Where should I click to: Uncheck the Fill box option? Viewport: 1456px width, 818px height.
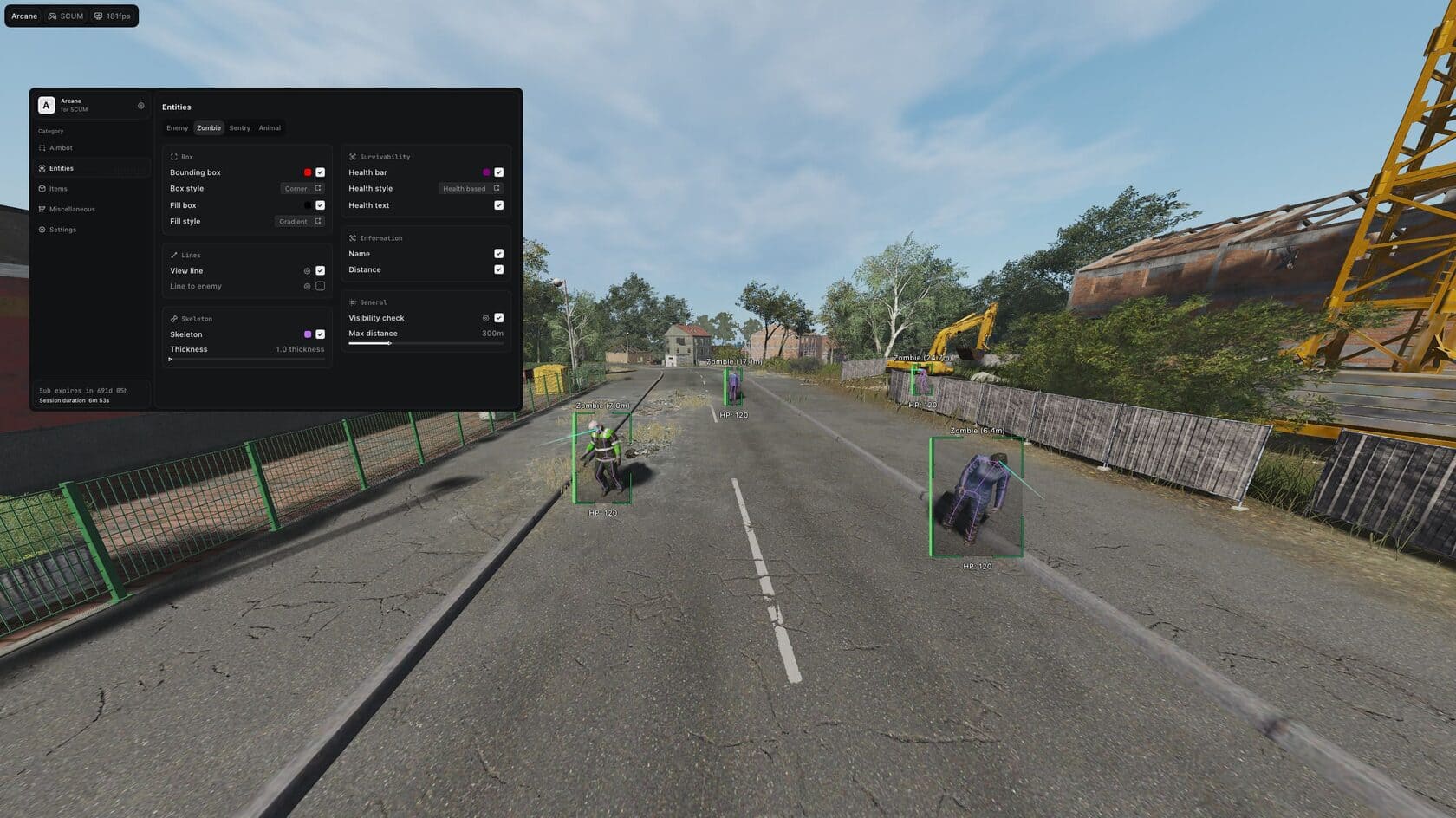point(321,205)
